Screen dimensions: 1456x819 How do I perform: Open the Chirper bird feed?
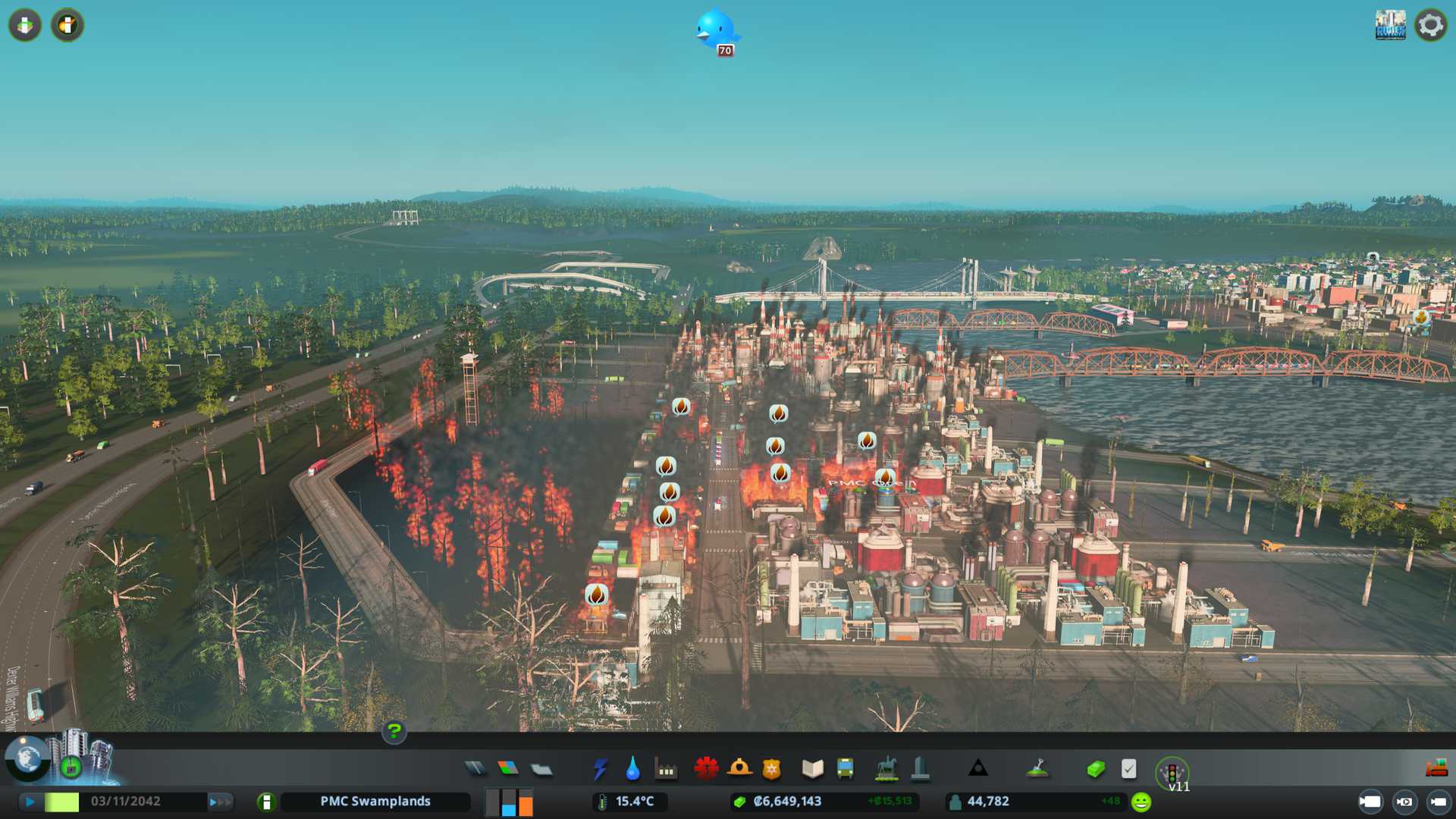pos(716,30)
